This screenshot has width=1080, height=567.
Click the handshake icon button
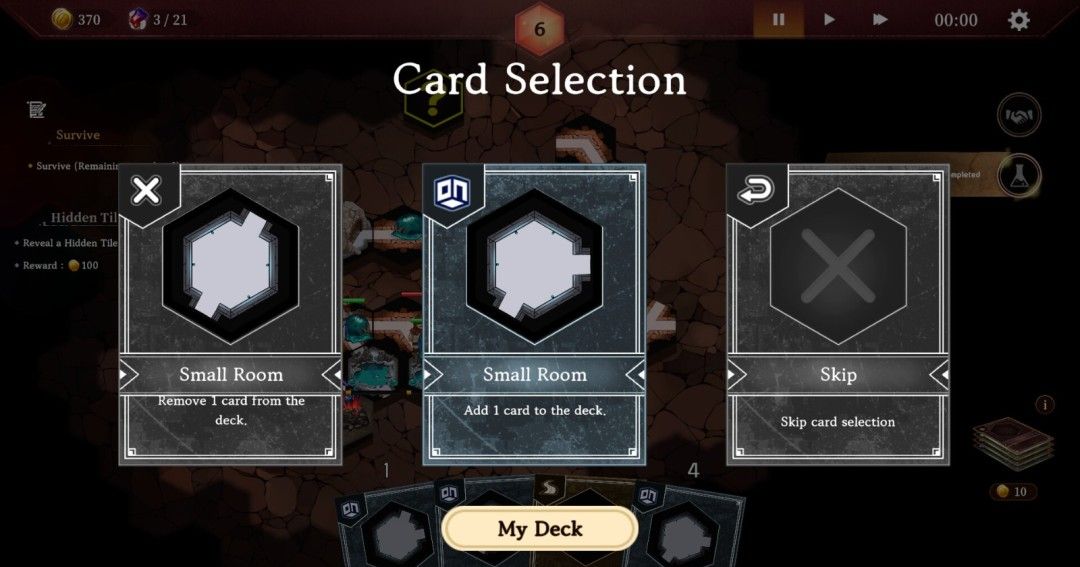[x=1019, y=116]
